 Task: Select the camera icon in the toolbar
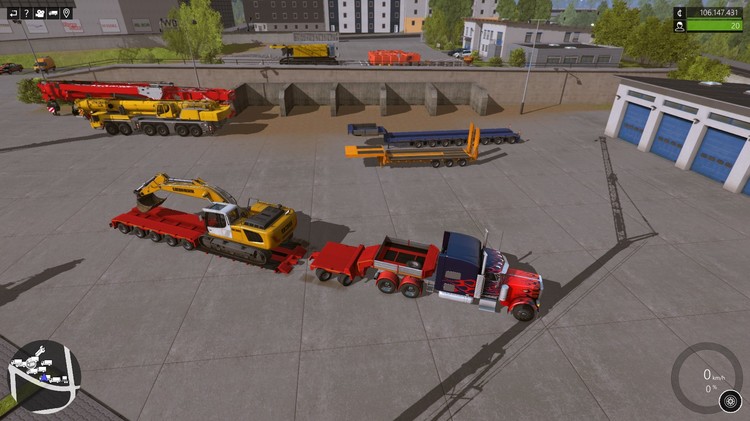(40, 13)
